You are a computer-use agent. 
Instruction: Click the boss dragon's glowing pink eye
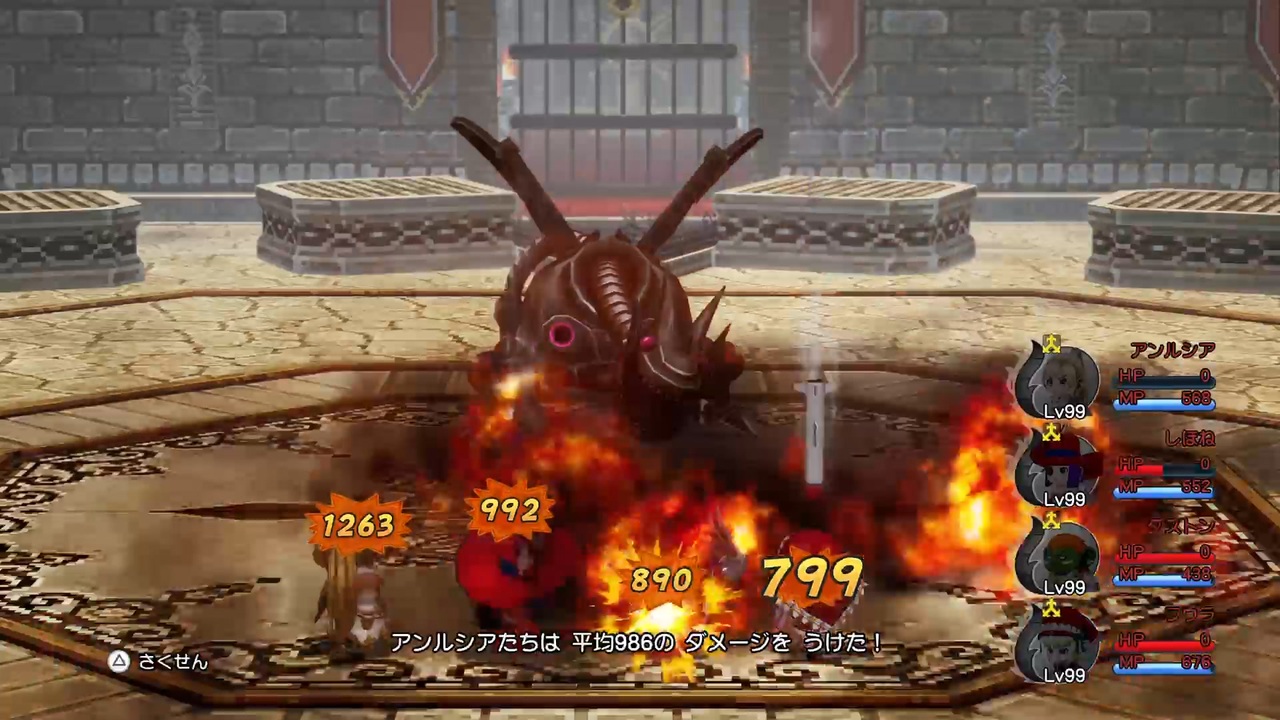564,334
